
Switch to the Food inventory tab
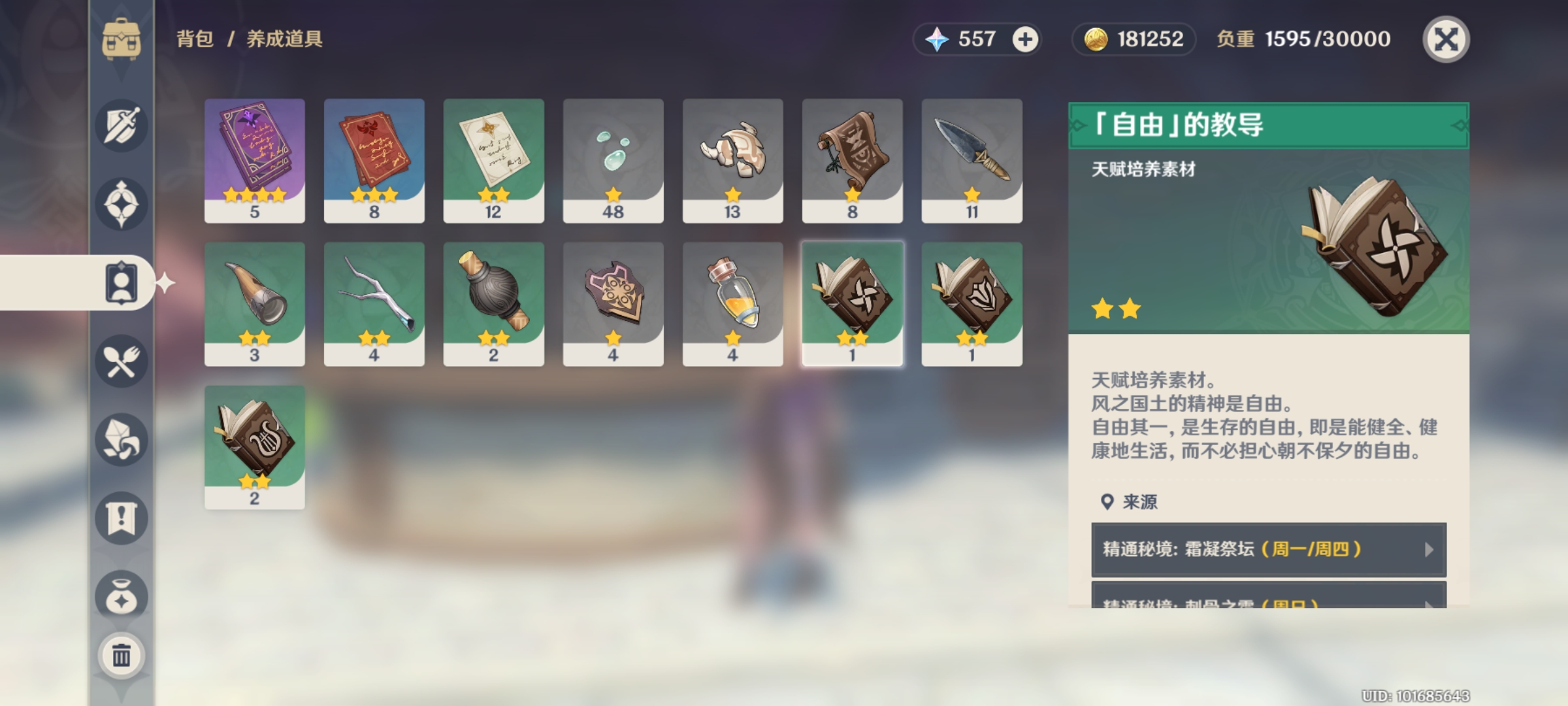(x=122, y=361)
